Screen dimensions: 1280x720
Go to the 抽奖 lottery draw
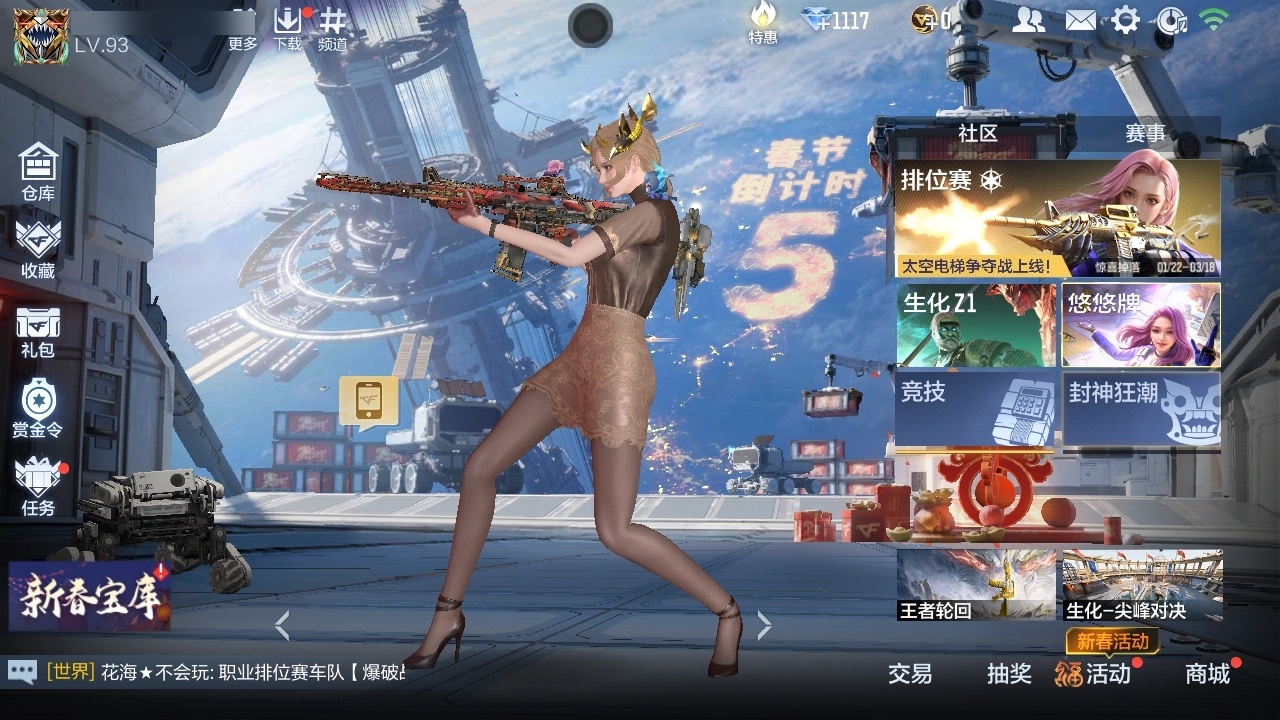pyautogui.click(x=1009, y=674)
